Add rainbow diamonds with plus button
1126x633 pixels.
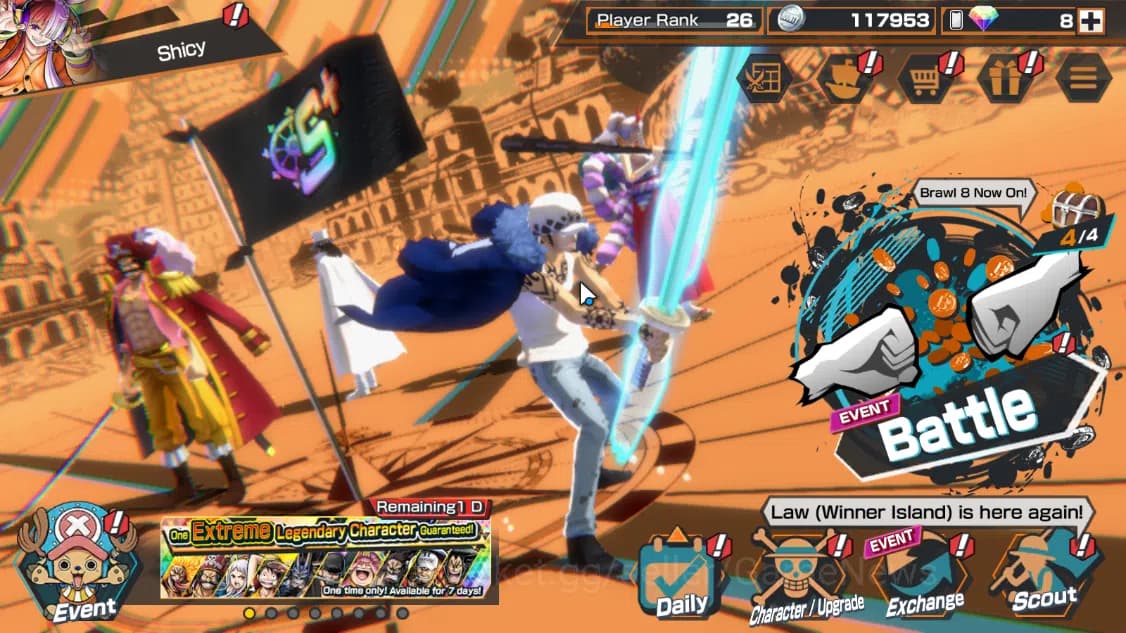pos(1089,20)
